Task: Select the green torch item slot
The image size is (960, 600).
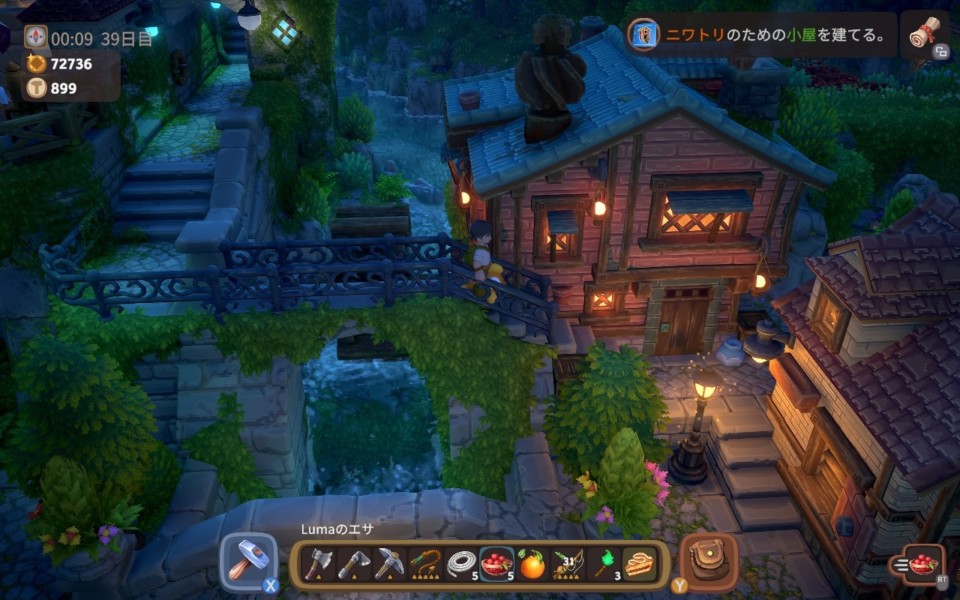Action: tap(604, 565)
